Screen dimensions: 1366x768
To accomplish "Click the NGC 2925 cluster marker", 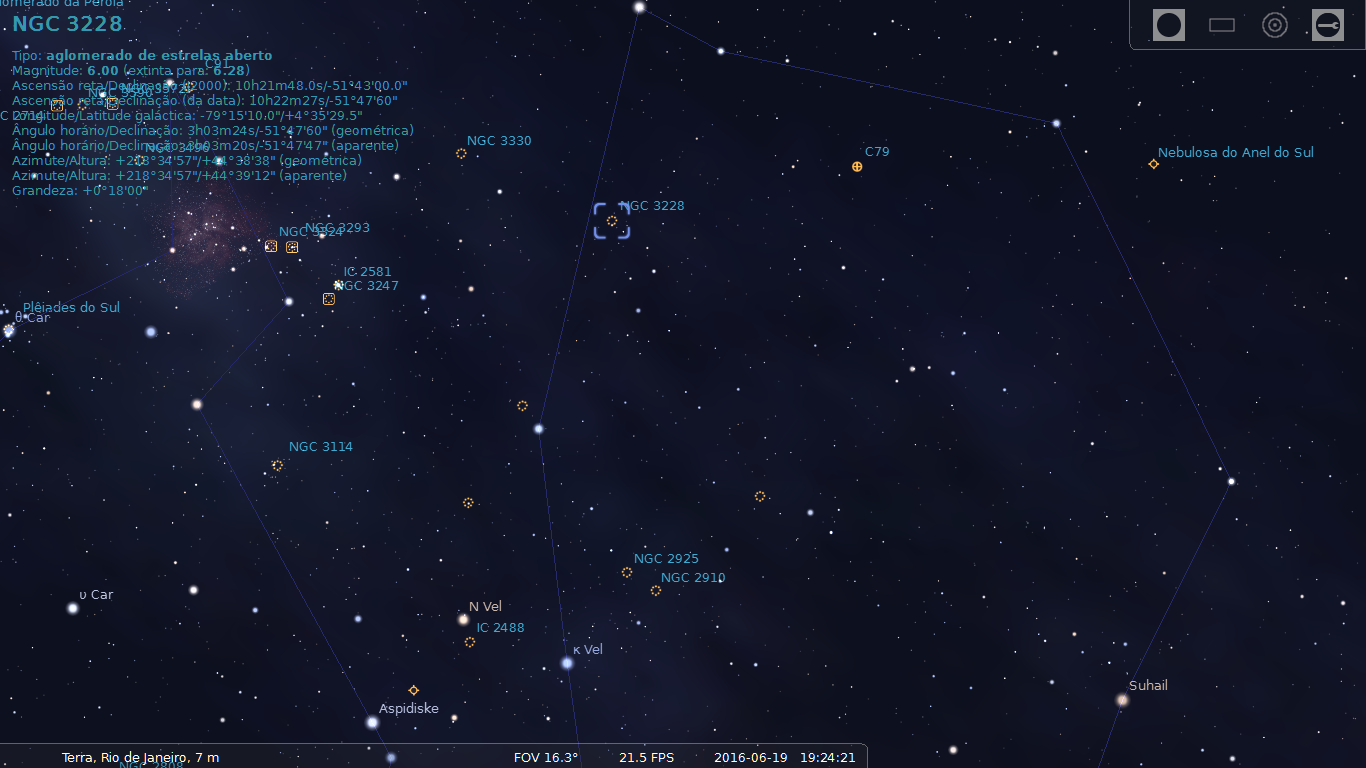I will pyautogui.click(x=627, y=572).
